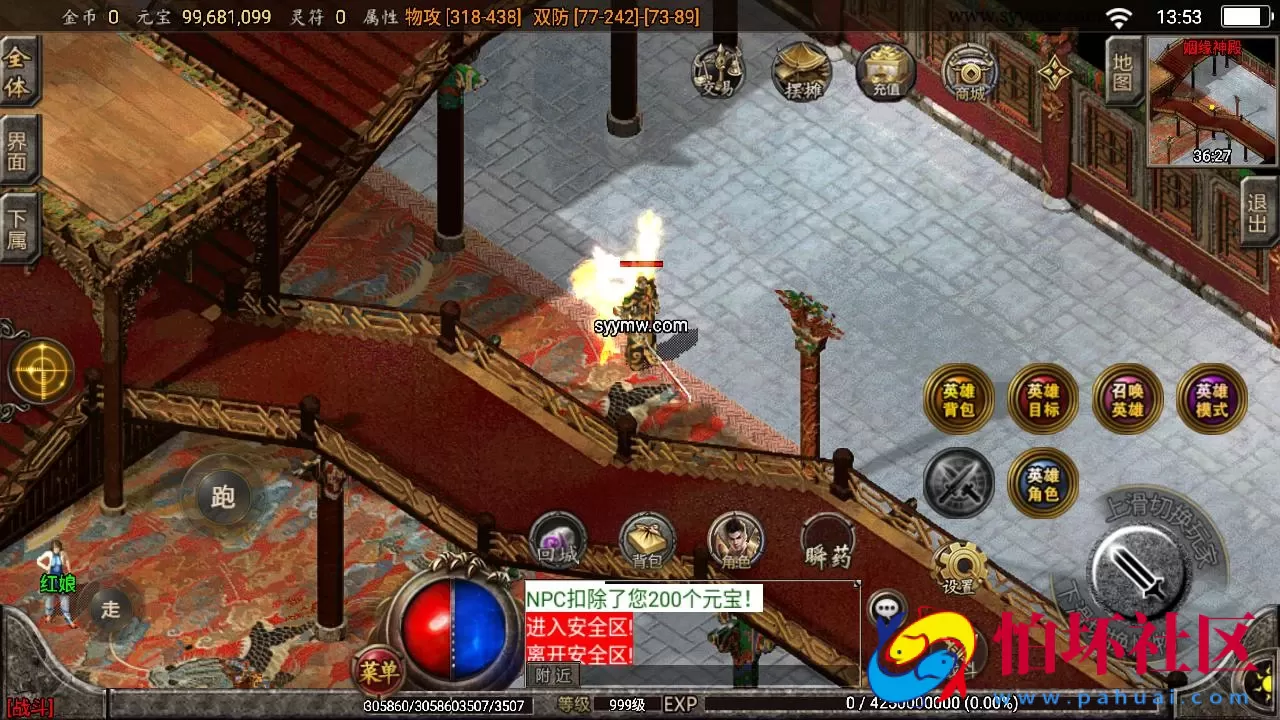
Task: Open the 下属 side button
Action: coord(18,228)
